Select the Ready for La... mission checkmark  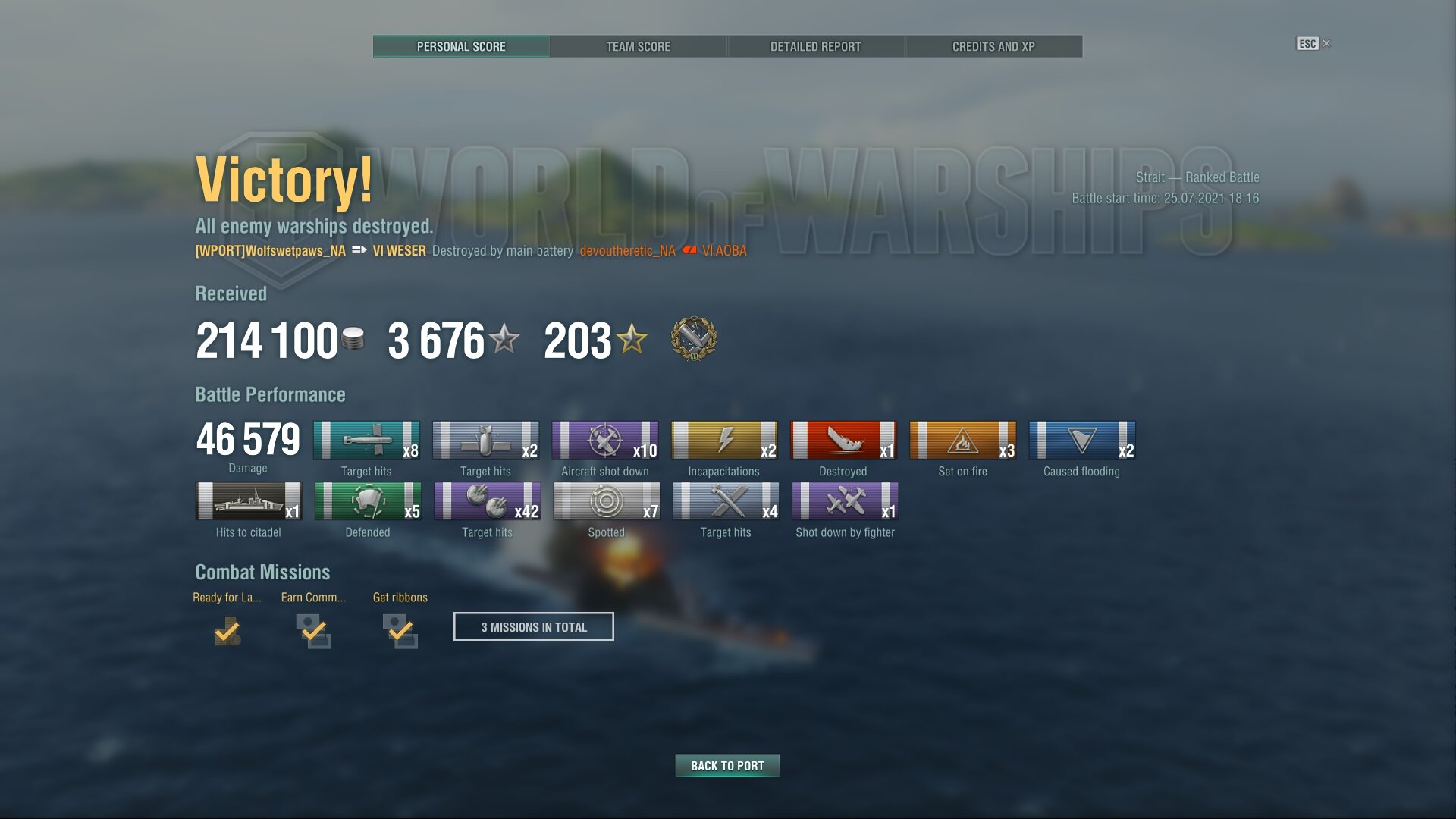point(227,631)
